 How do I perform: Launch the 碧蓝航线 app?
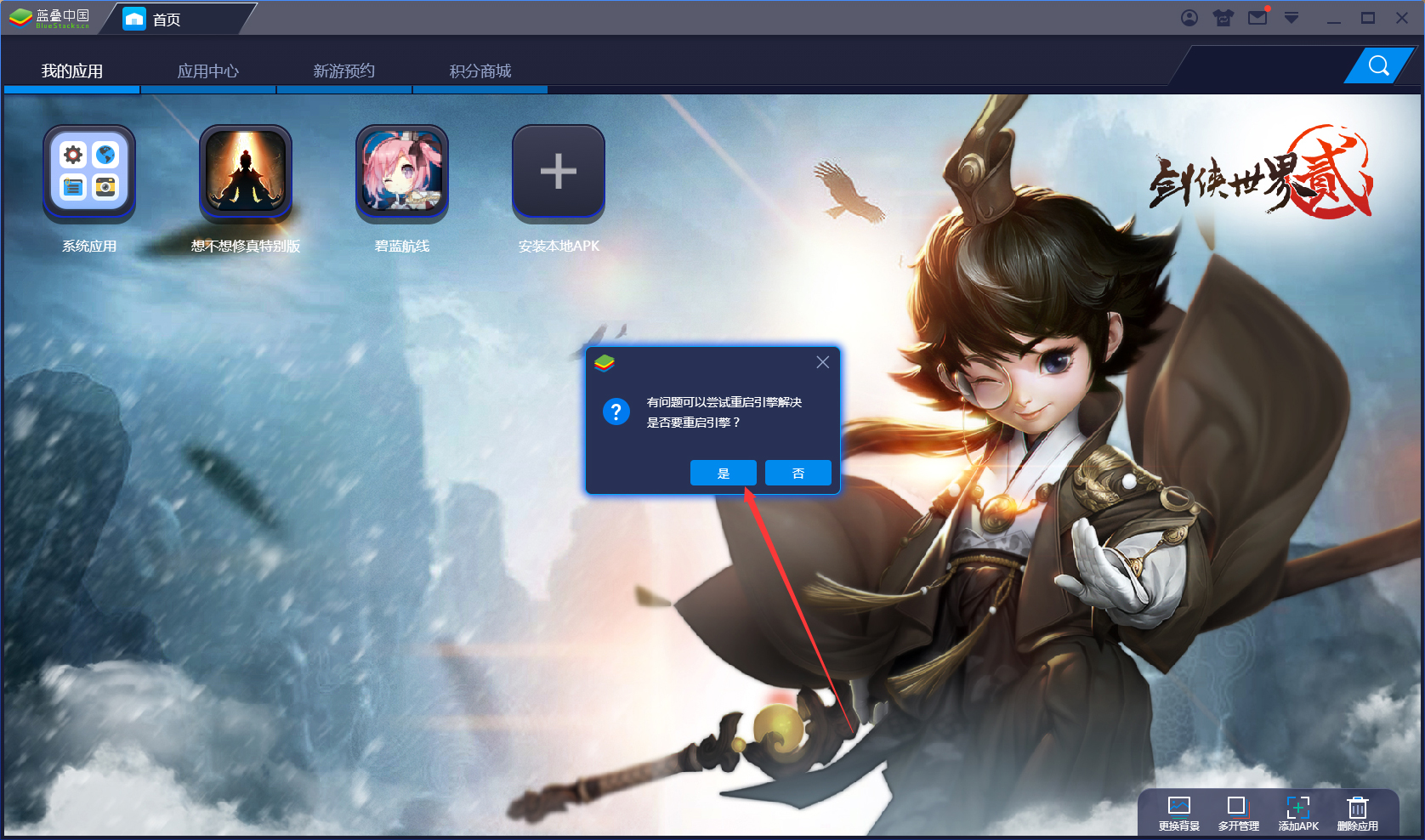coord(401,173)
